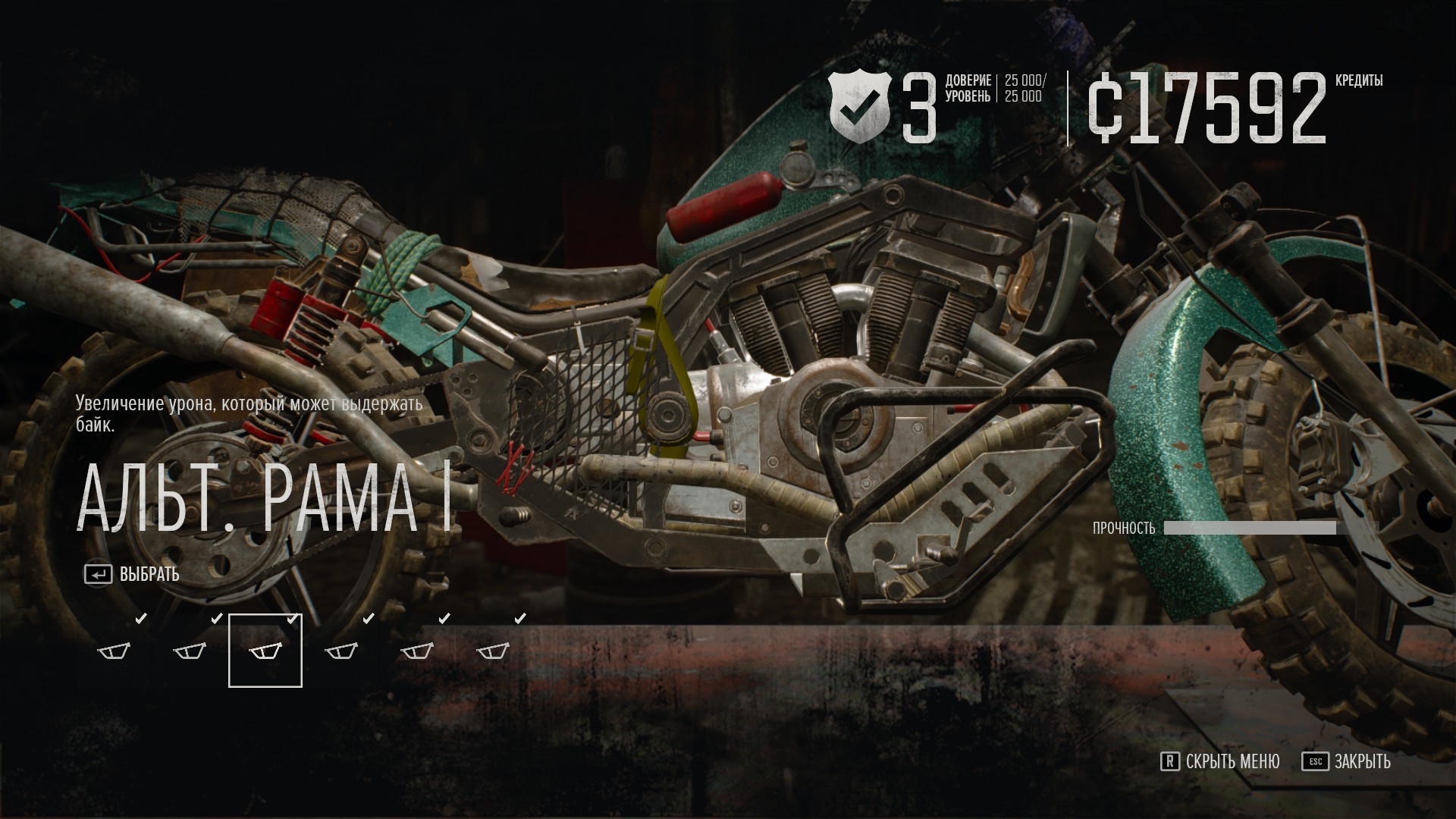Click the ВЫБРАТЬ (select) button
The image size is (1456, 819).
click(x=133, y=575)
